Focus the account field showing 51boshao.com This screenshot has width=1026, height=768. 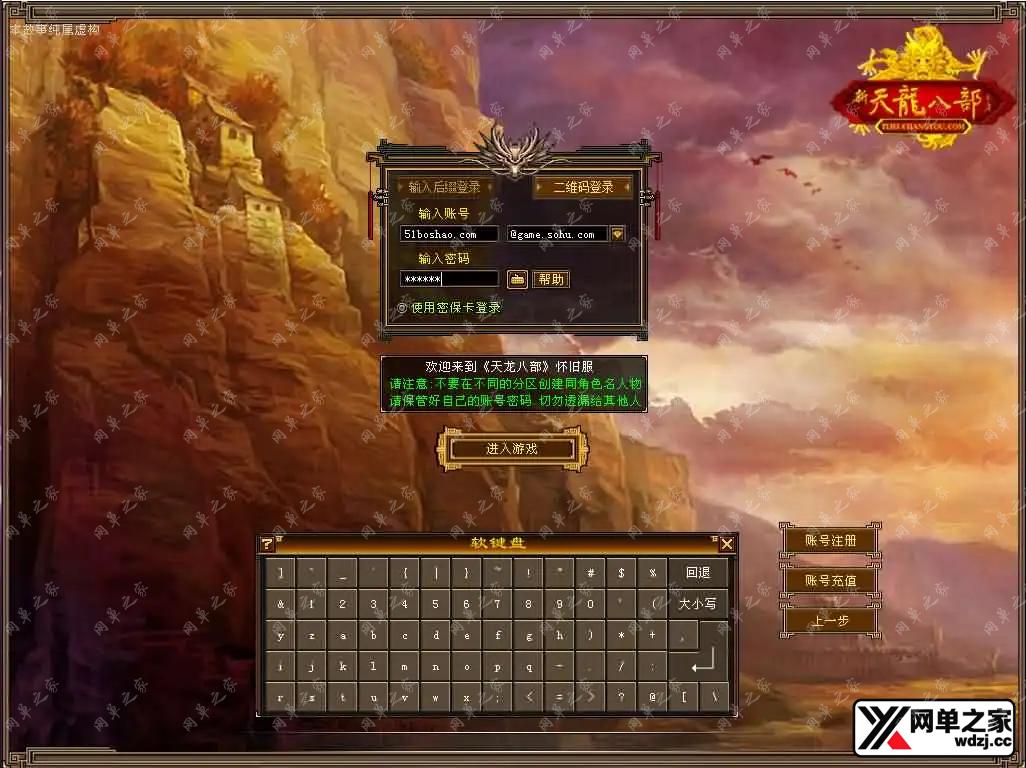tap(449, 234)
